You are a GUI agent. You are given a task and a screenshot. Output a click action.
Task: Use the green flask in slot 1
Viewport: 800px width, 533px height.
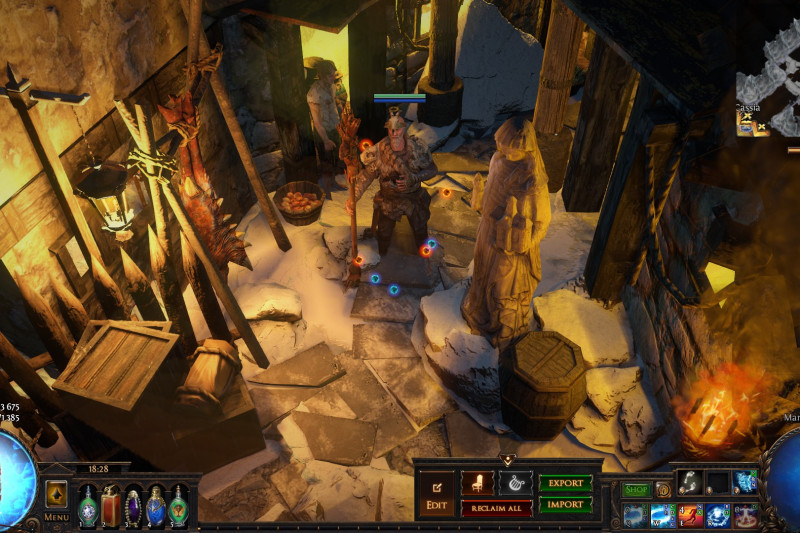click(88, 503)
